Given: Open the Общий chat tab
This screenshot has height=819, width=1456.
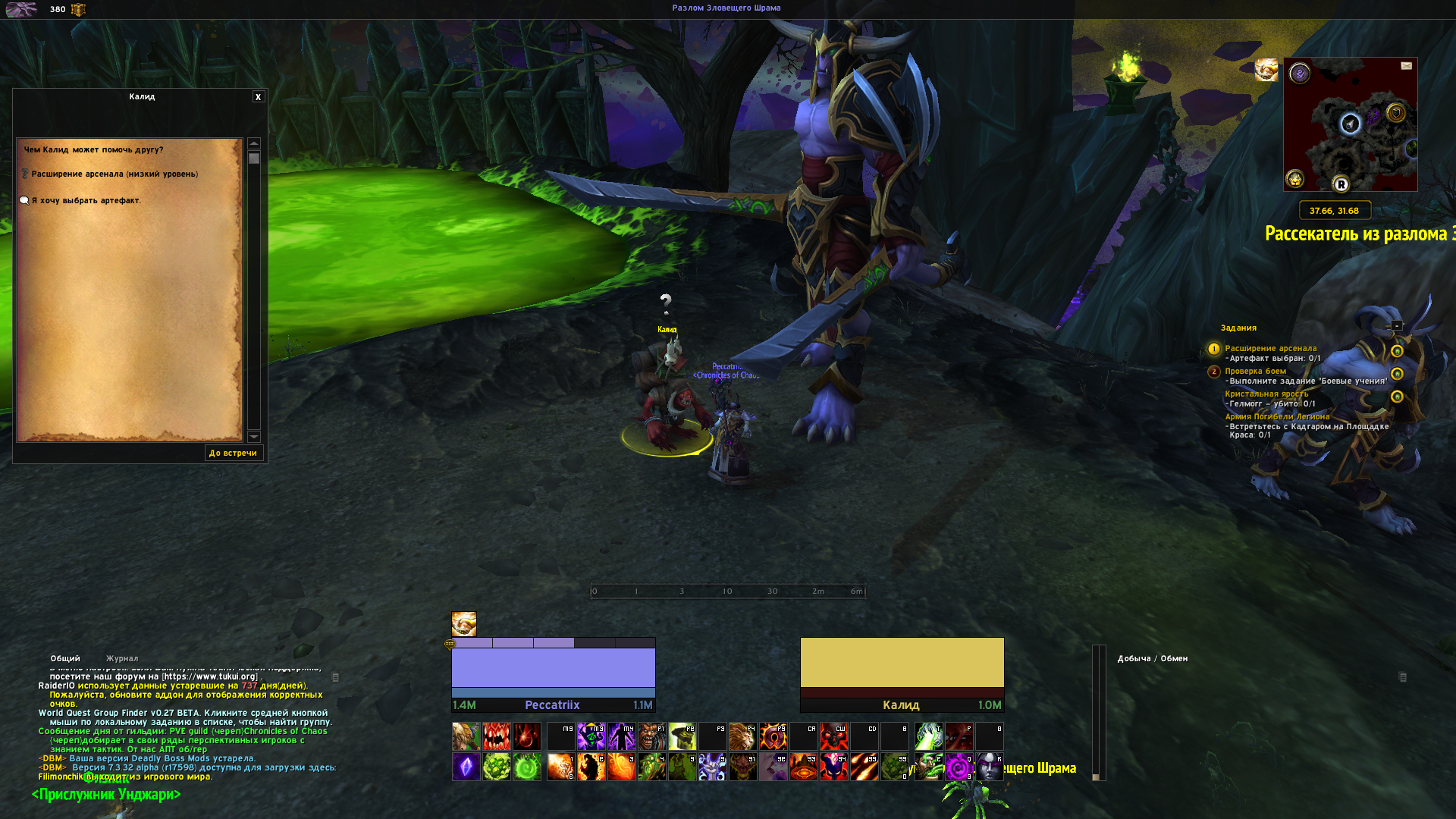Looking at the screenshot, I should coord(65,659).
